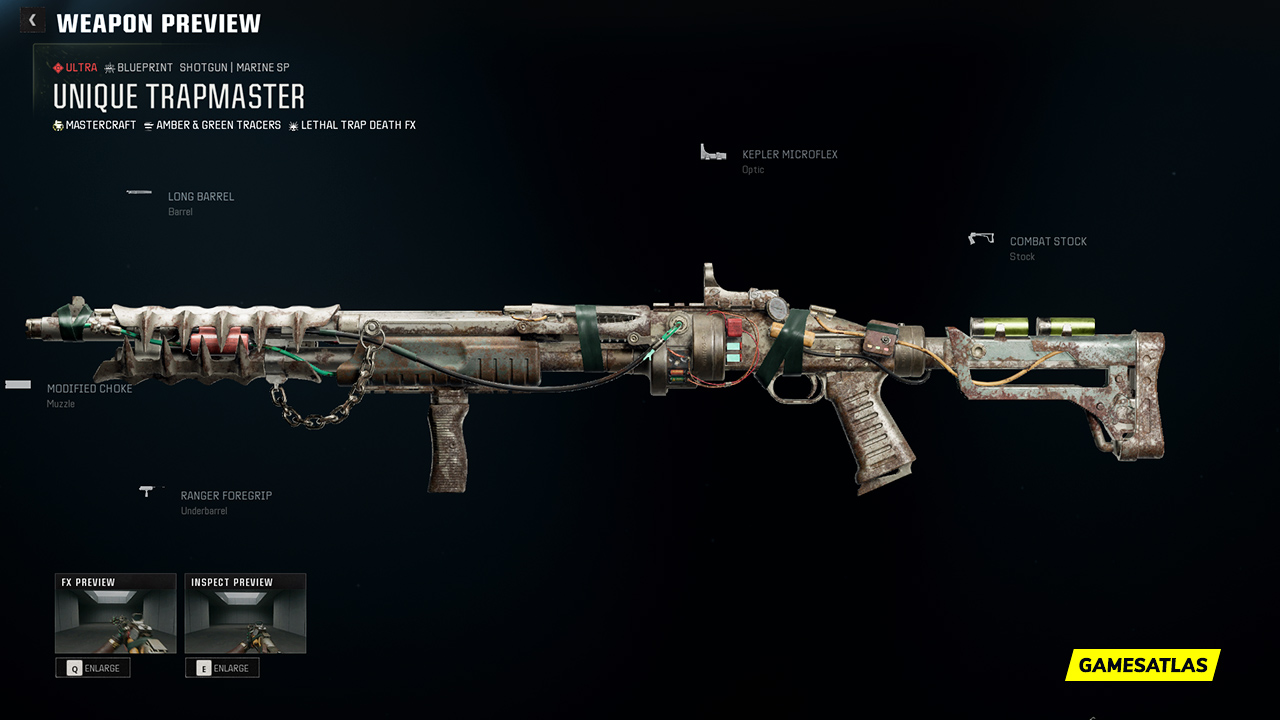Go back using the top-left arrow

click(x=32, y=21)
